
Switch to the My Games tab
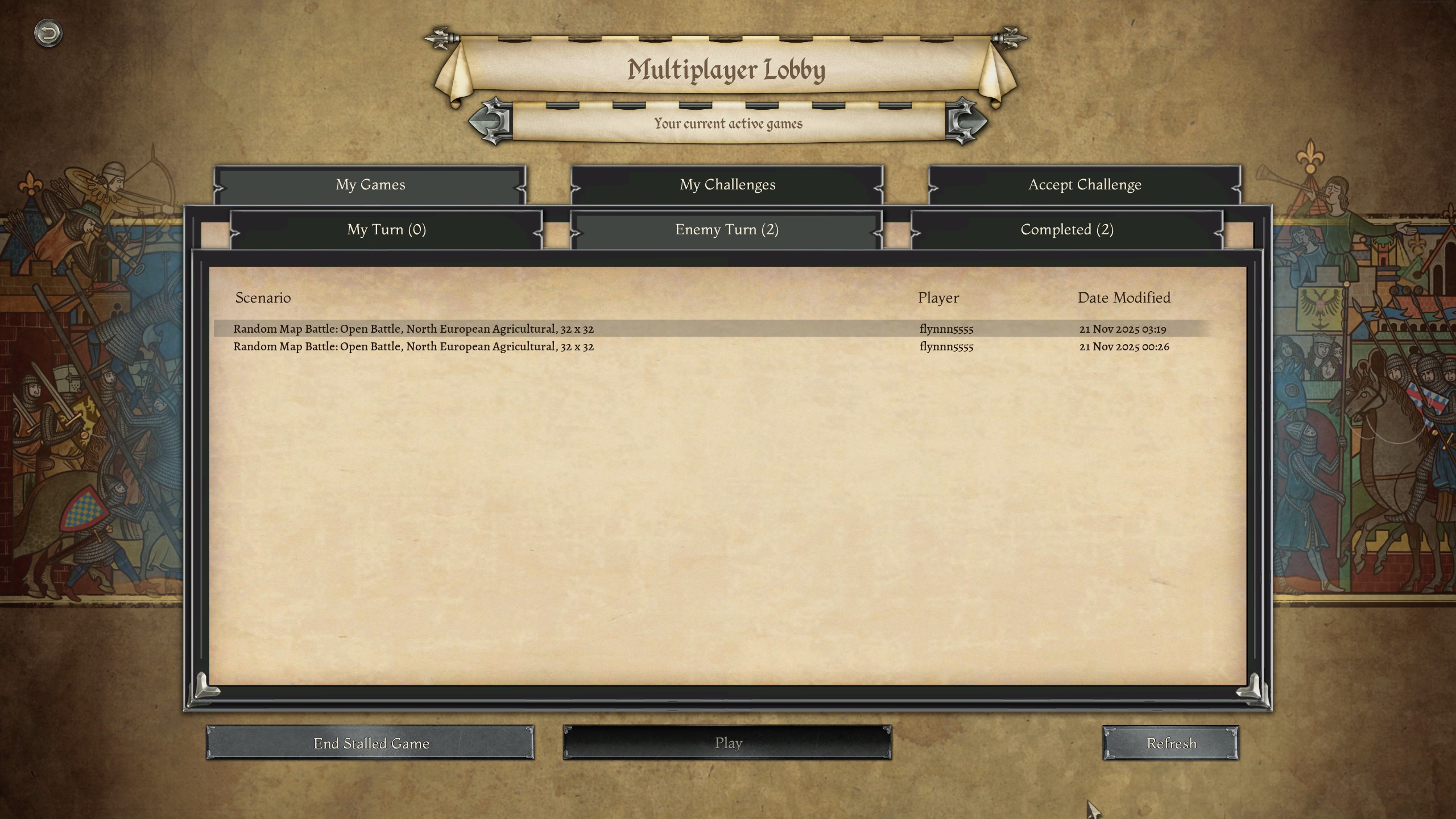370,185
